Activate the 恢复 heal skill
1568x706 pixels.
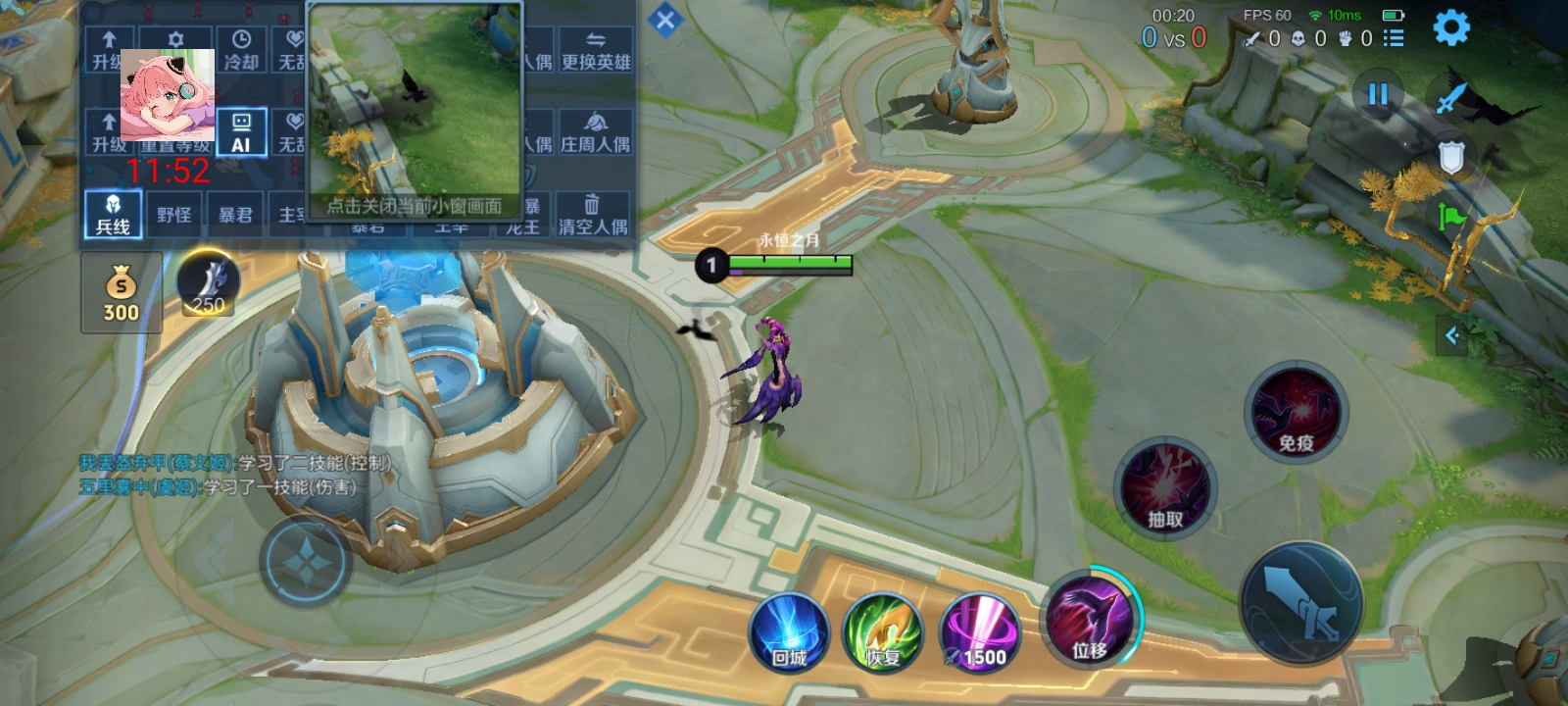point(883,633)
